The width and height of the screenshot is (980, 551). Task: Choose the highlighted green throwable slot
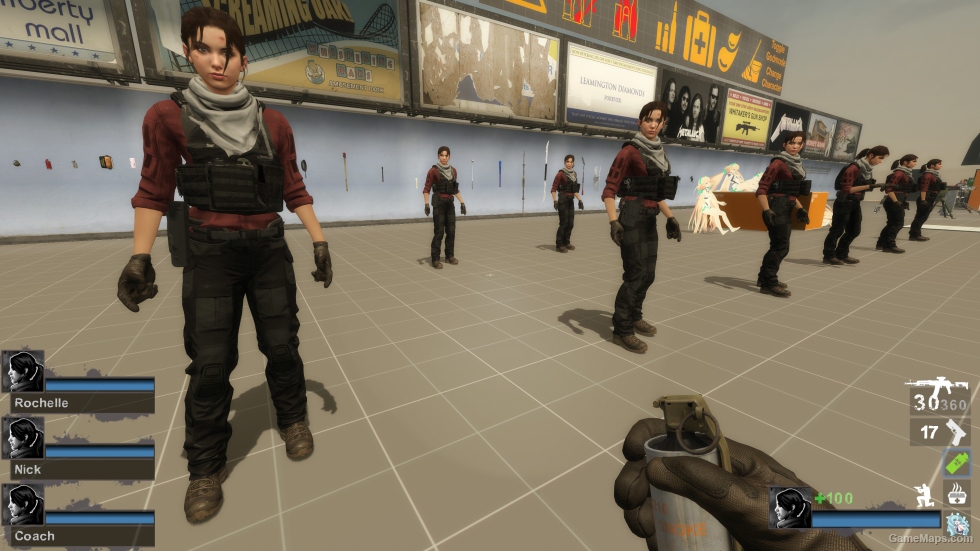coord(957,463)
